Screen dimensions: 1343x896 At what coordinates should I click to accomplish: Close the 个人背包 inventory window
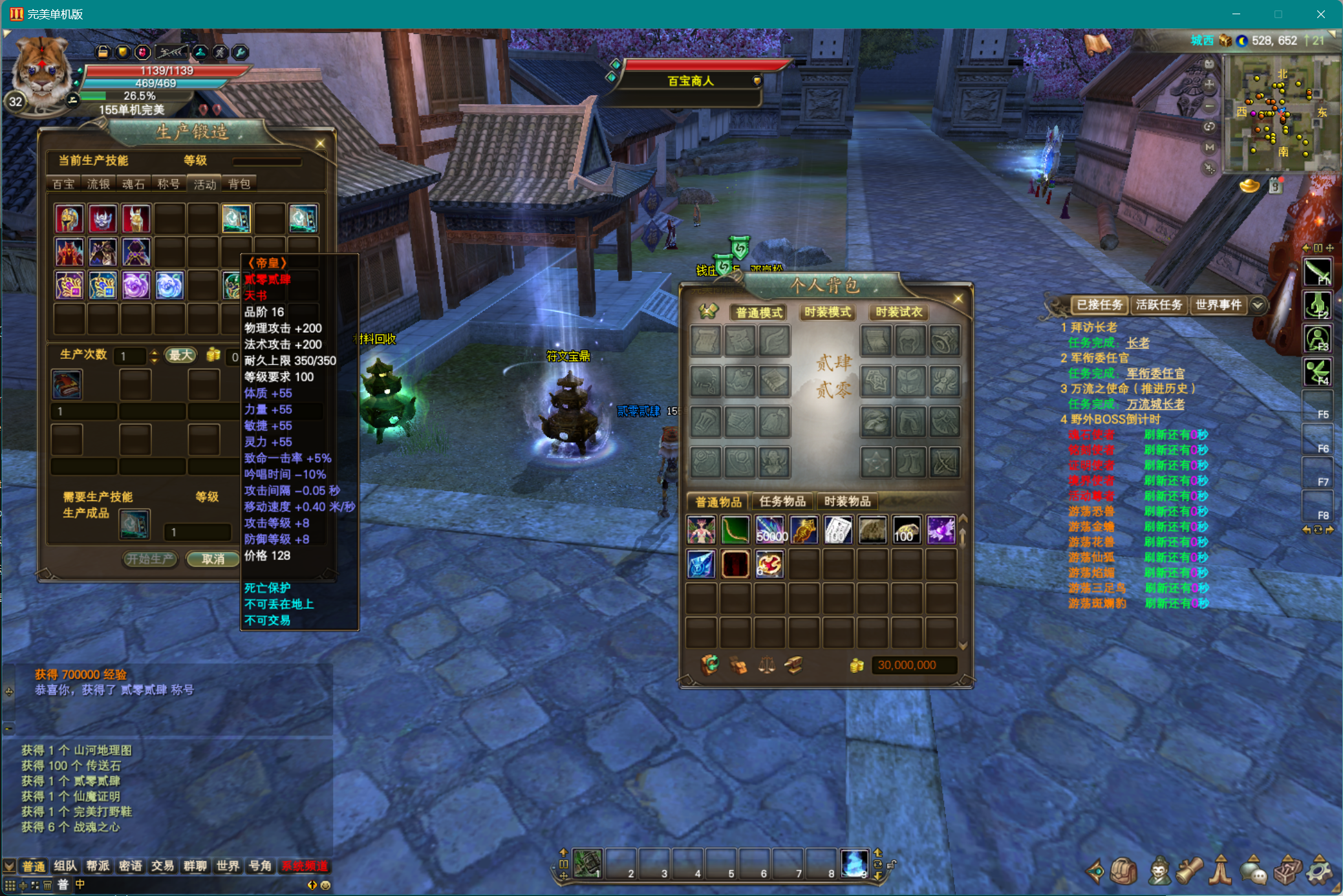point(958,299)
